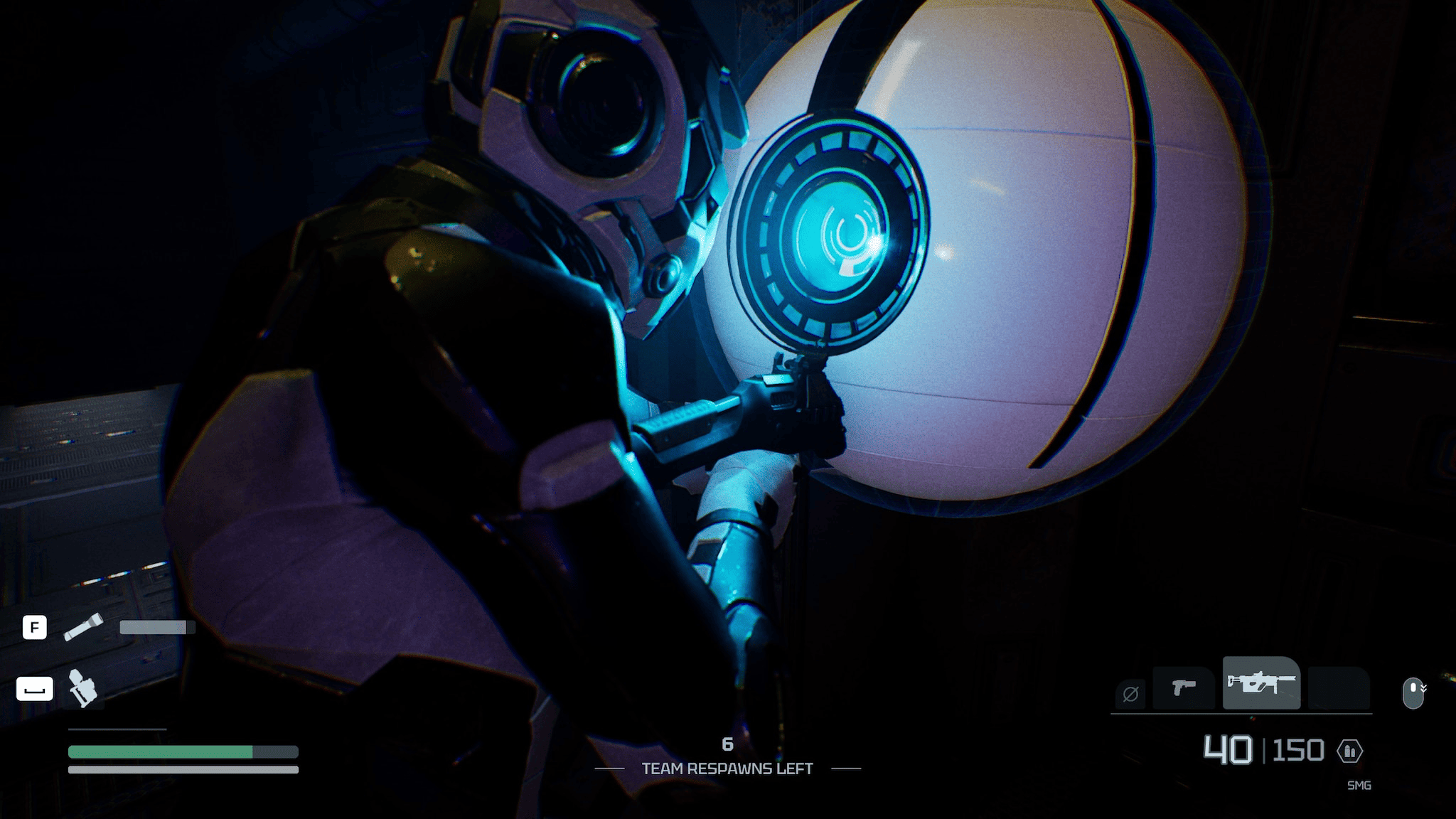
Task: Select the unarmed empty-hands slot
Action: click(x=1130, y=692)
